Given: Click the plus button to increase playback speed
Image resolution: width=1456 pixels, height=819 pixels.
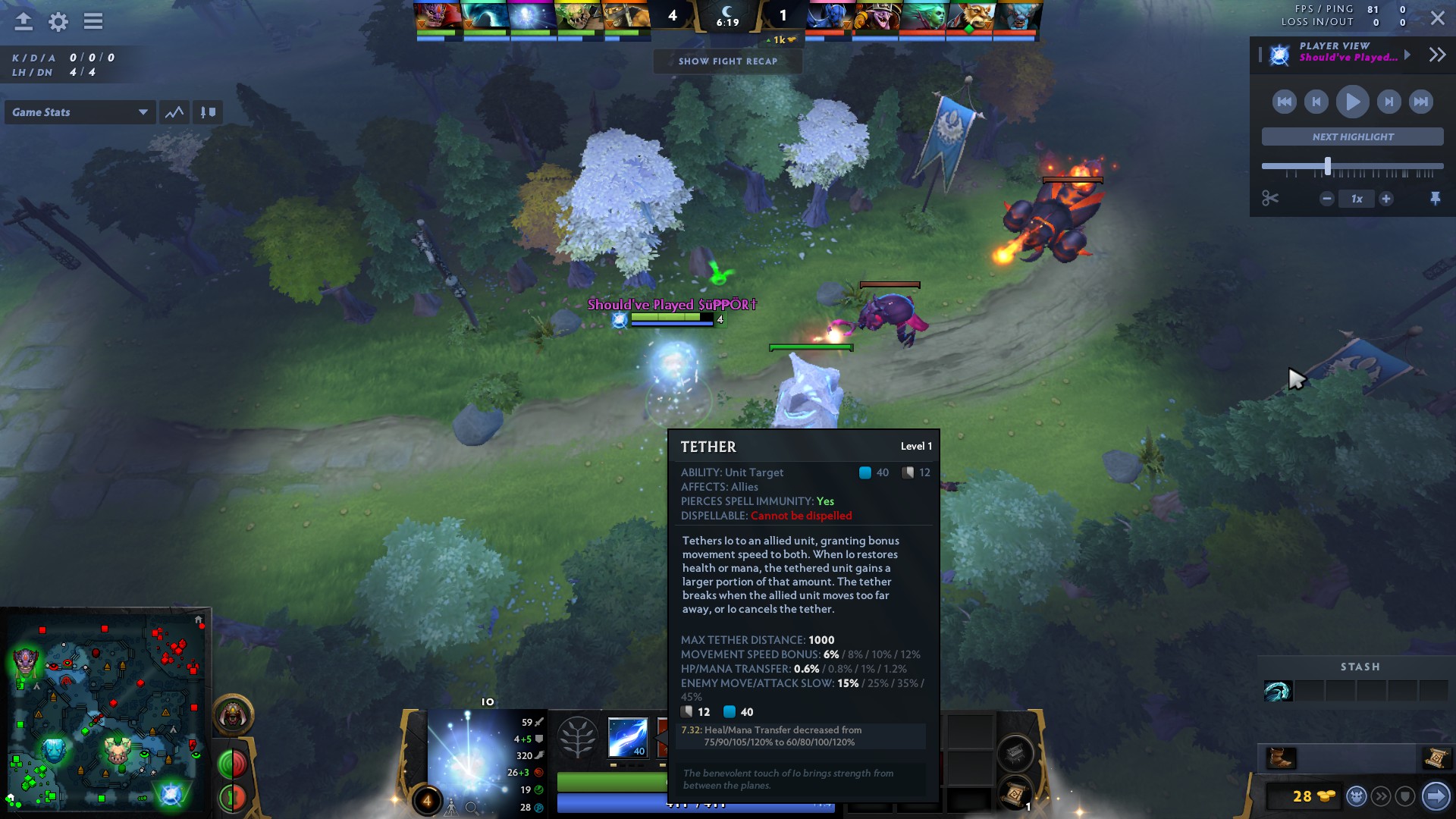Looking at the screenshot, I should 1388,198.
